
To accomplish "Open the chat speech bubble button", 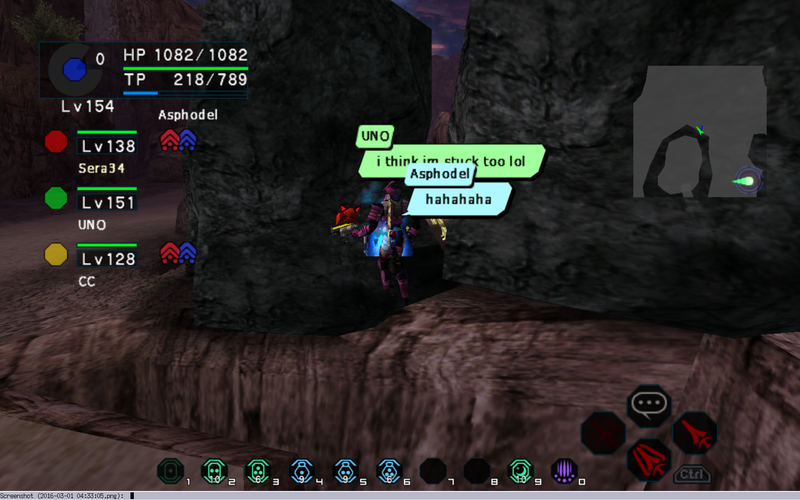I will pos(647,405).
